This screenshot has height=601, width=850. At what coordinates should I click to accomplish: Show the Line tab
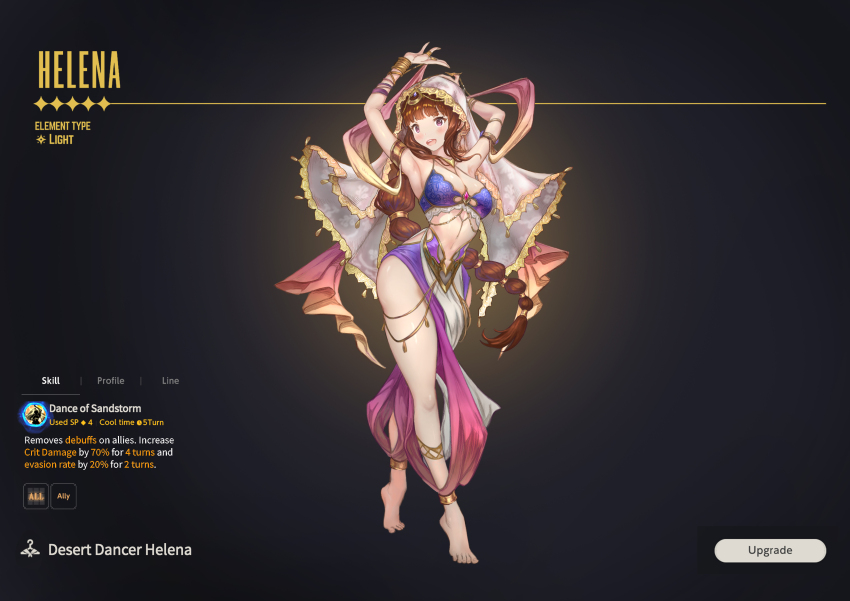click(x=170, y=381)
